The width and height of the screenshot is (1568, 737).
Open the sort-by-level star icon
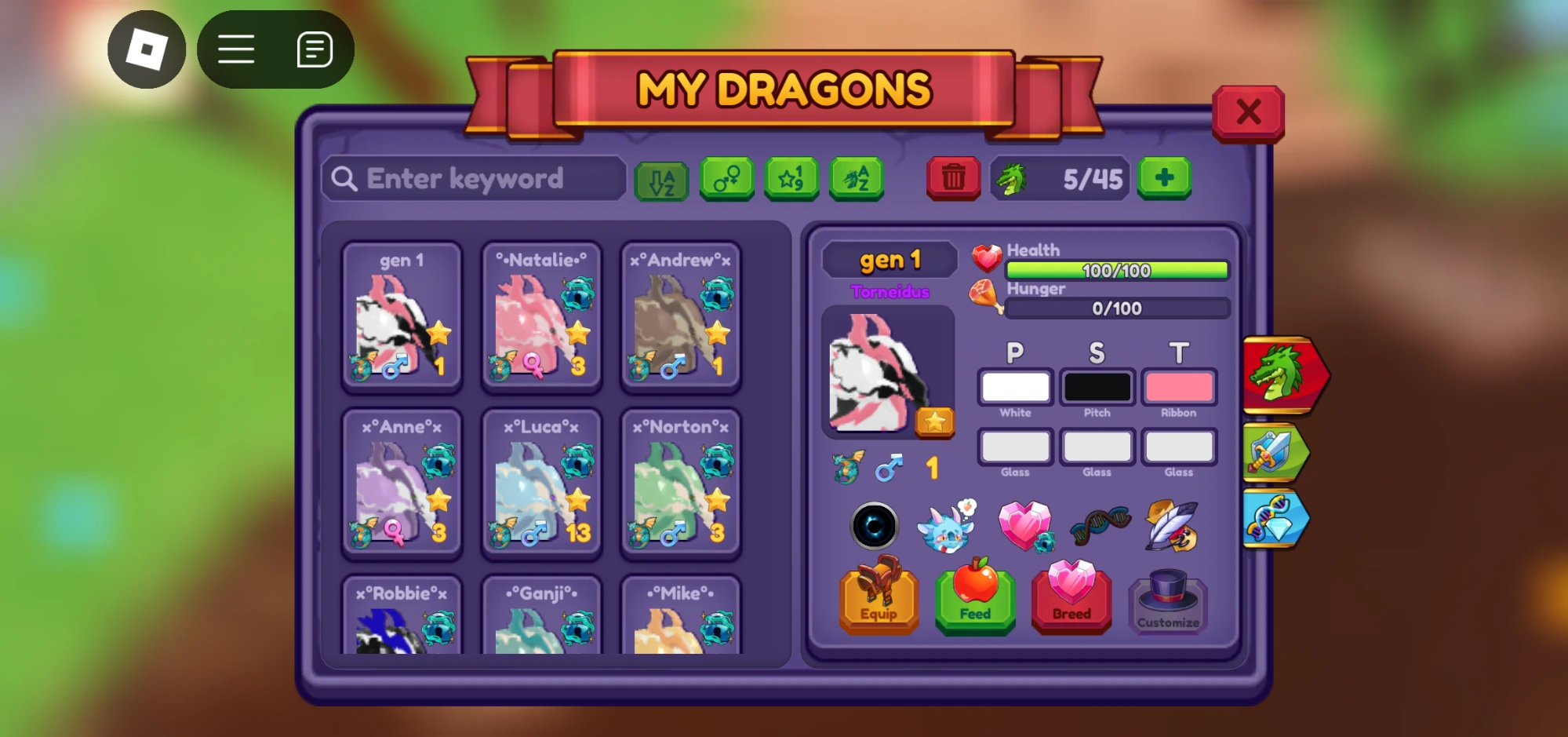coord(791,179)
